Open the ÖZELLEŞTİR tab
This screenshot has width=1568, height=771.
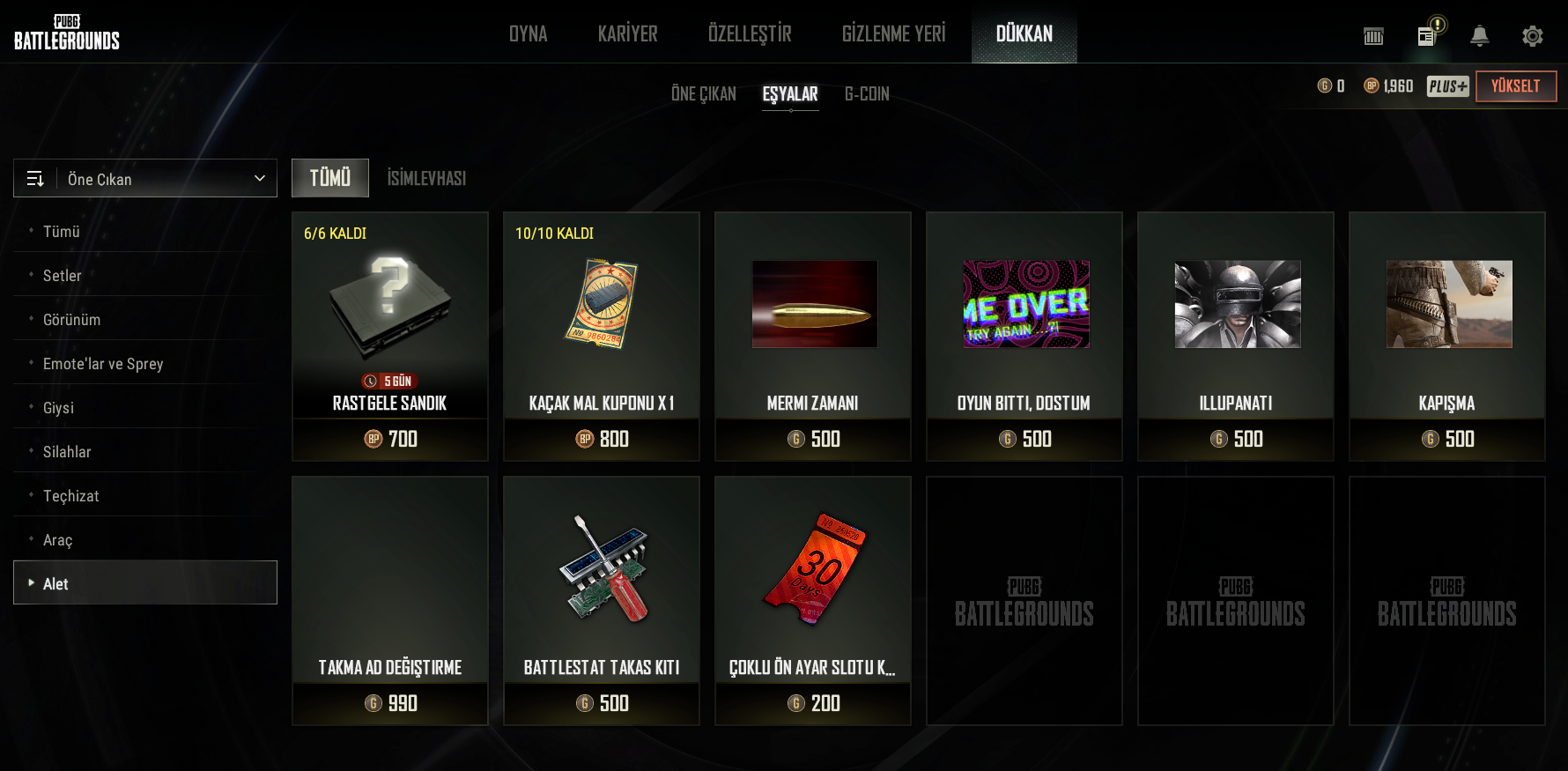[750, 33]
